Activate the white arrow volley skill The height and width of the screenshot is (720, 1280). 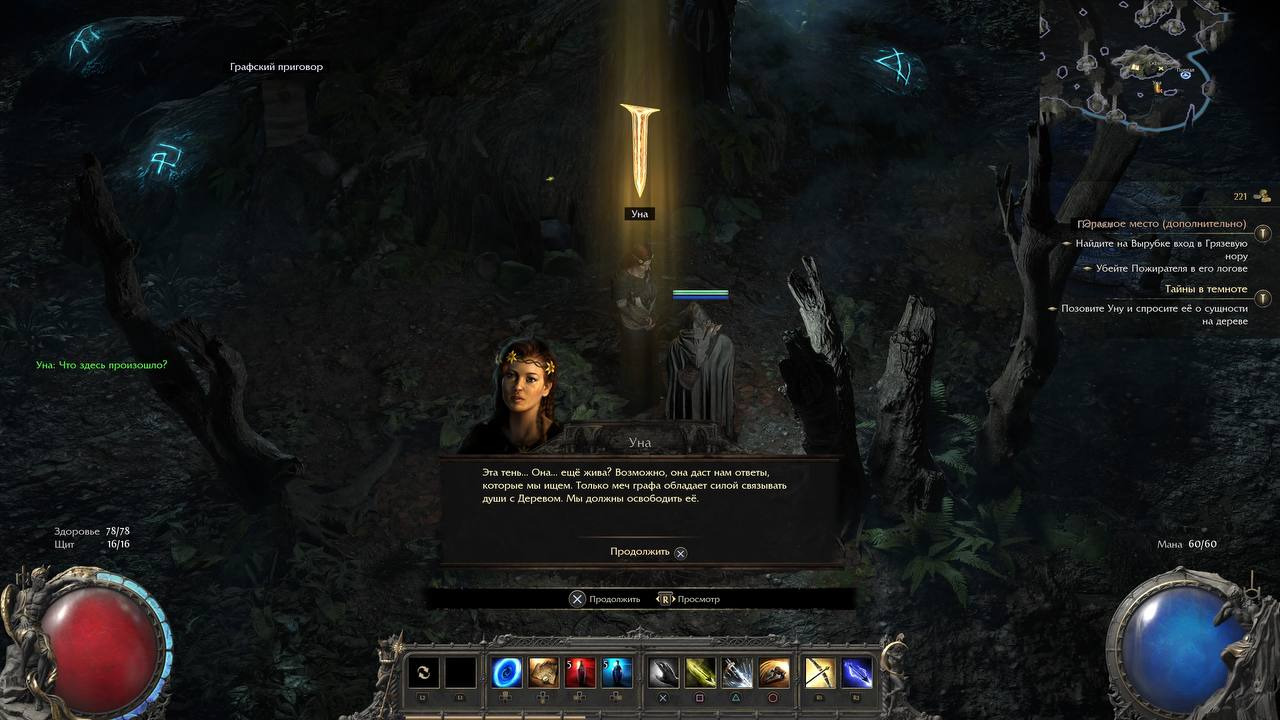pos(737,673)
